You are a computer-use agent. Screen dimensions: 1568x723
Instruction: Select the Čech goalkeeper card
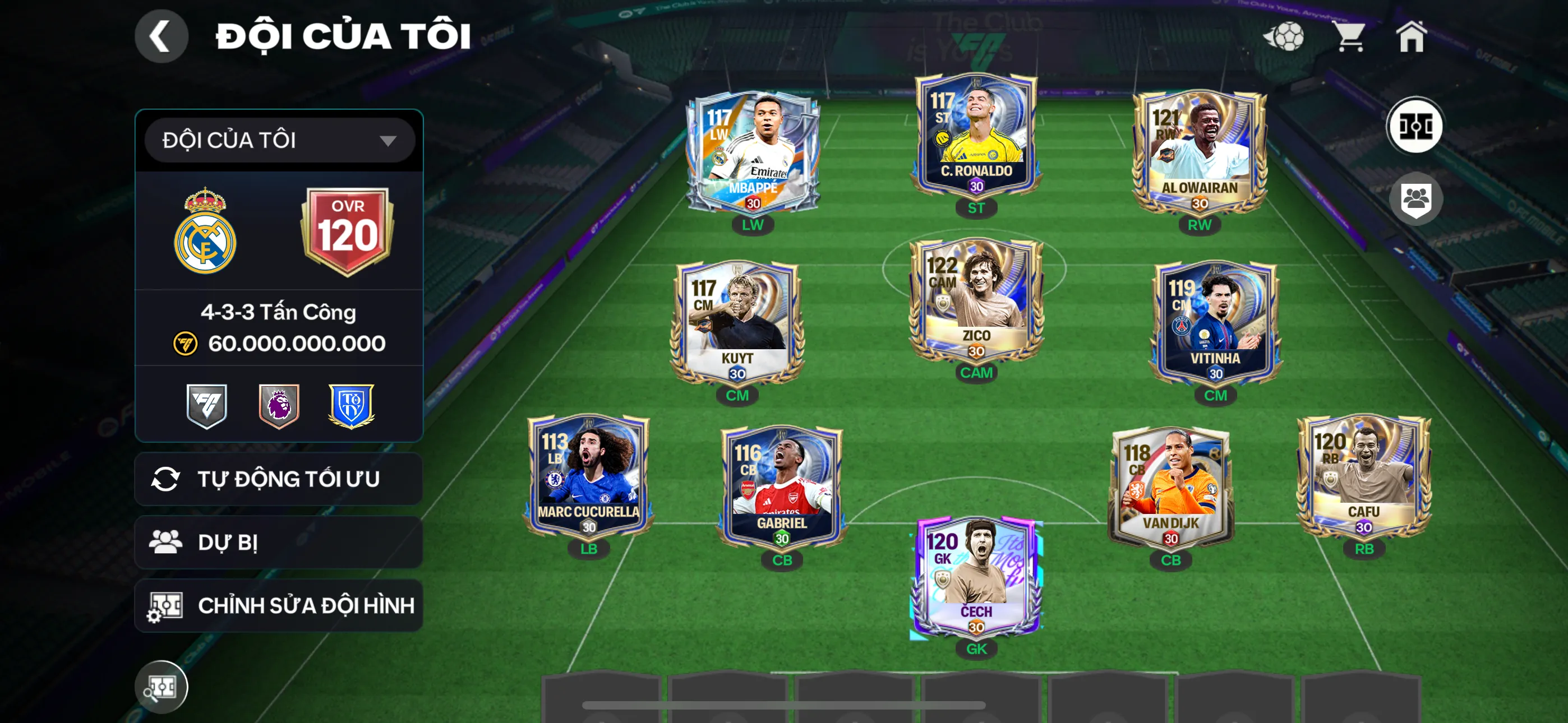click(976, 578)
